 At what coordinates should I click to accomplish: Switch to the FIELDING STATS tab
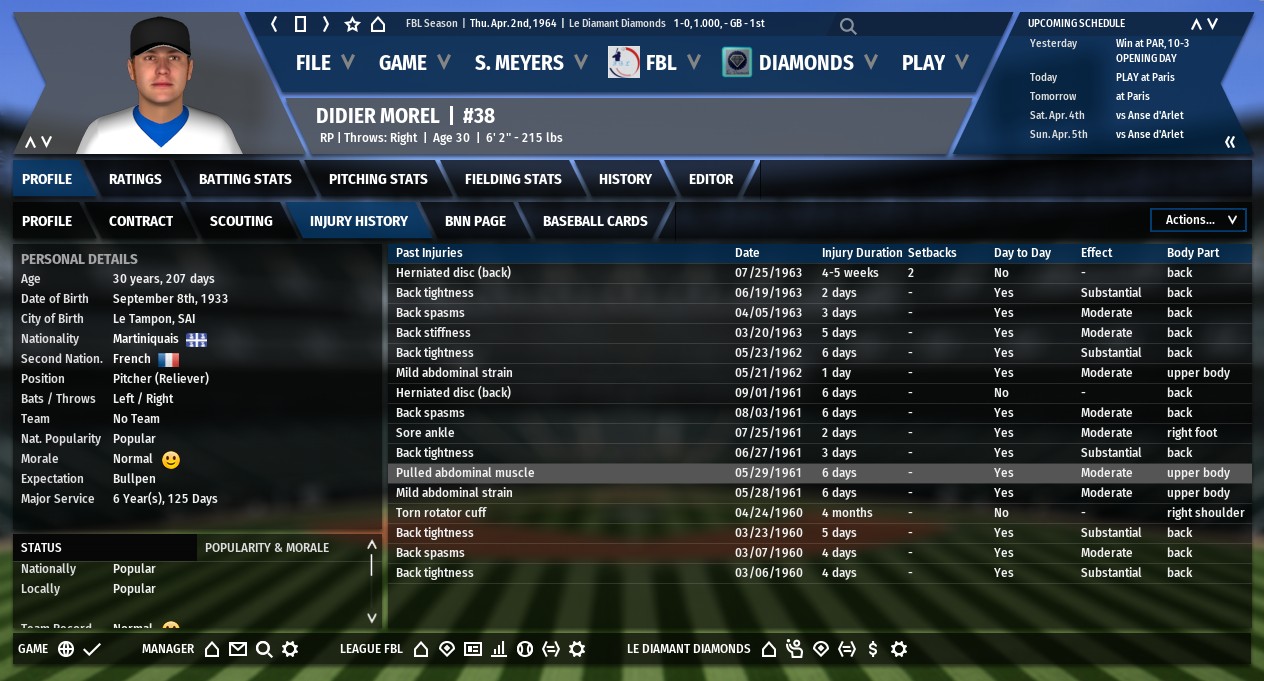click(513, 179)
